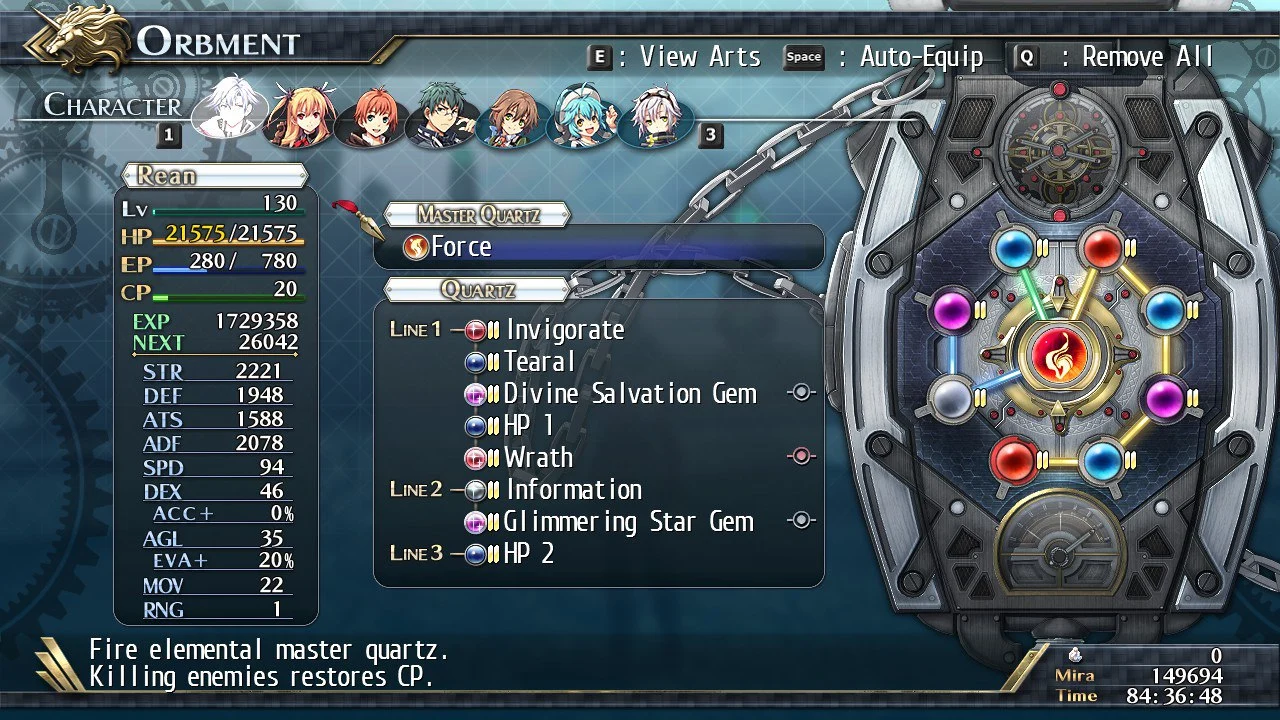Select the teal-haired girl portrait
Screen dimensions: 1280x720
click(583, 114)
